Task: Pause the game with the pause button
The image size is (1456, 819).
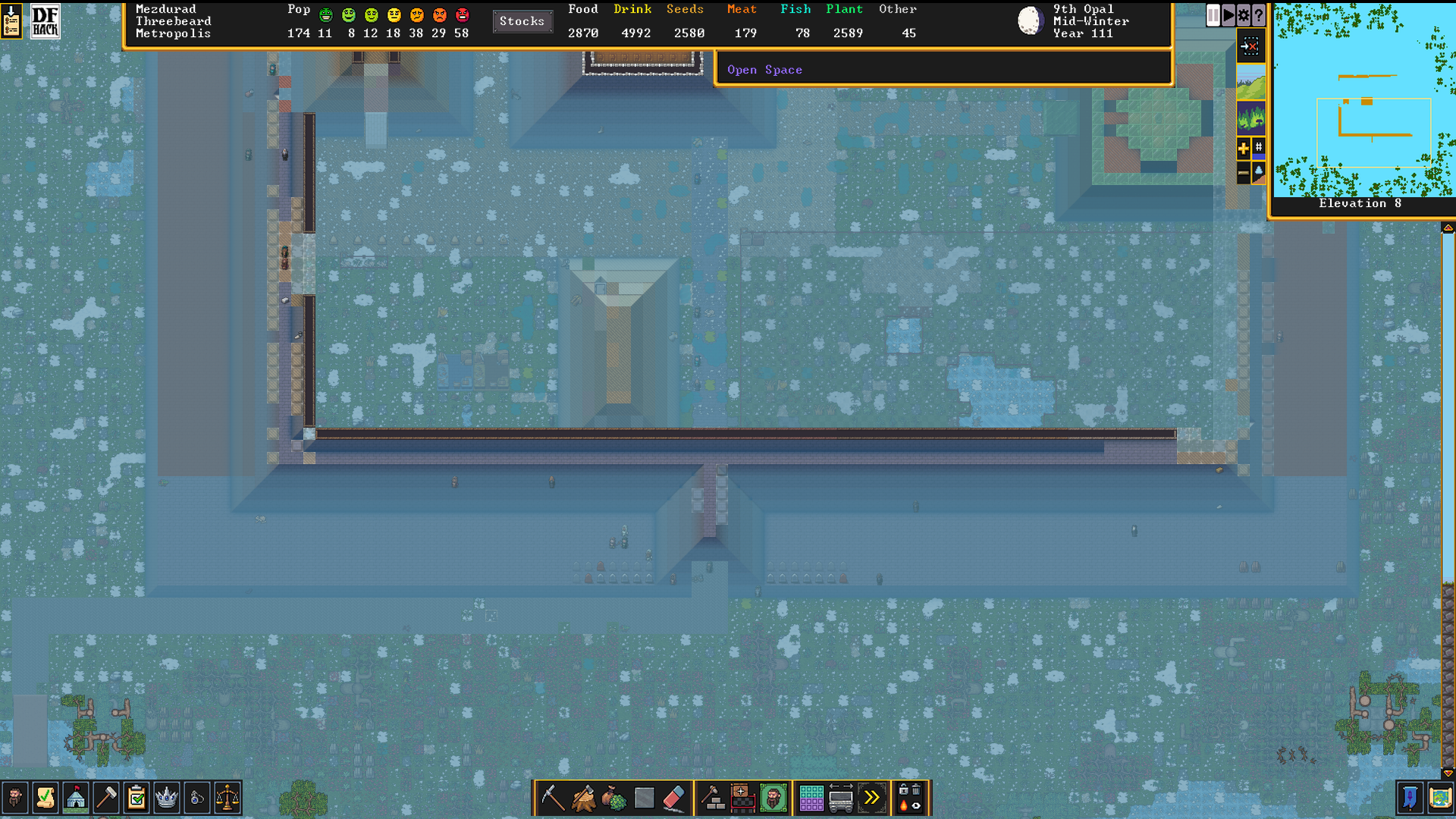Action: [1213, 14]
